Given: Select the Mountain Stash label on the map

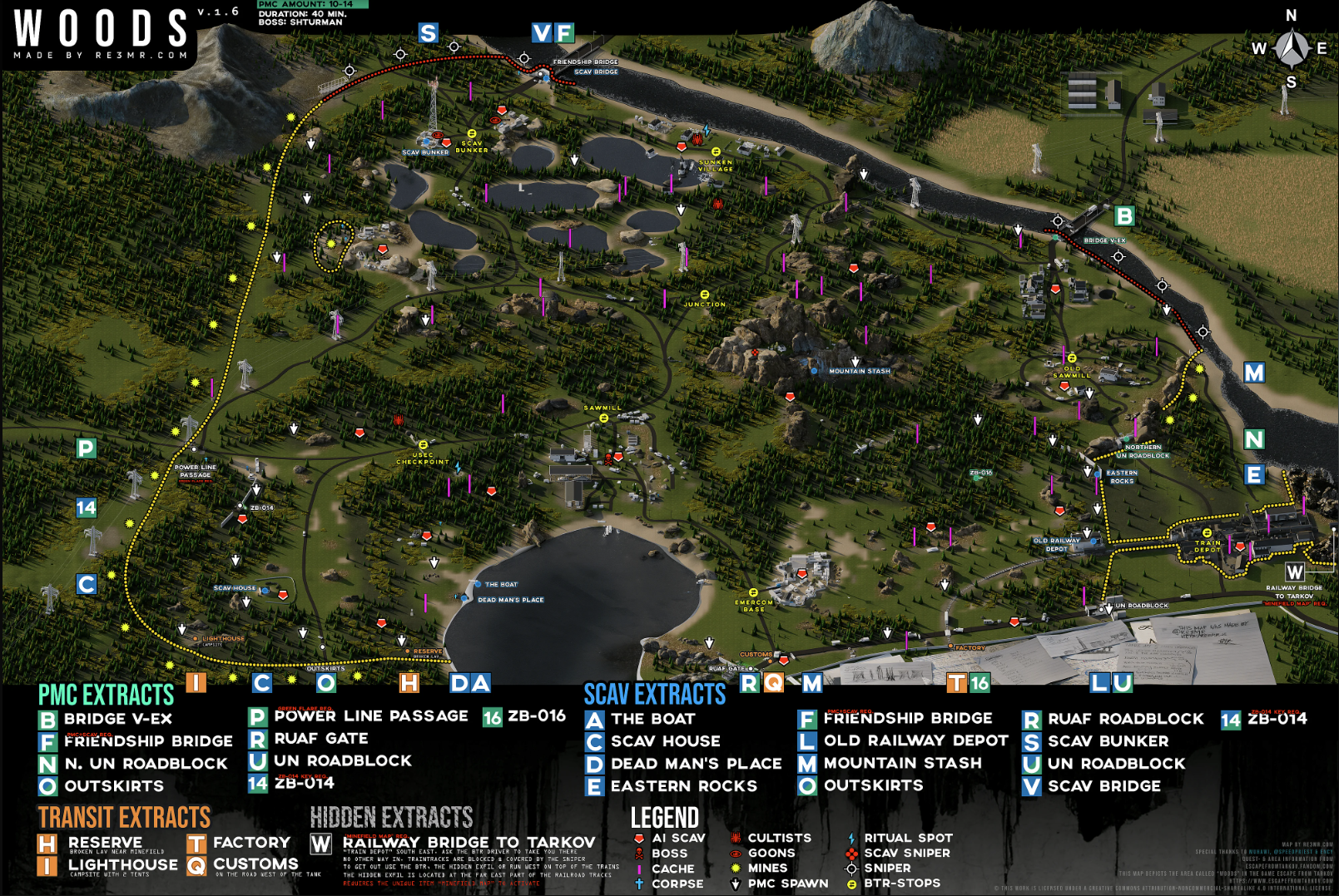Looking at the screenshot, I should coord(859,371).
